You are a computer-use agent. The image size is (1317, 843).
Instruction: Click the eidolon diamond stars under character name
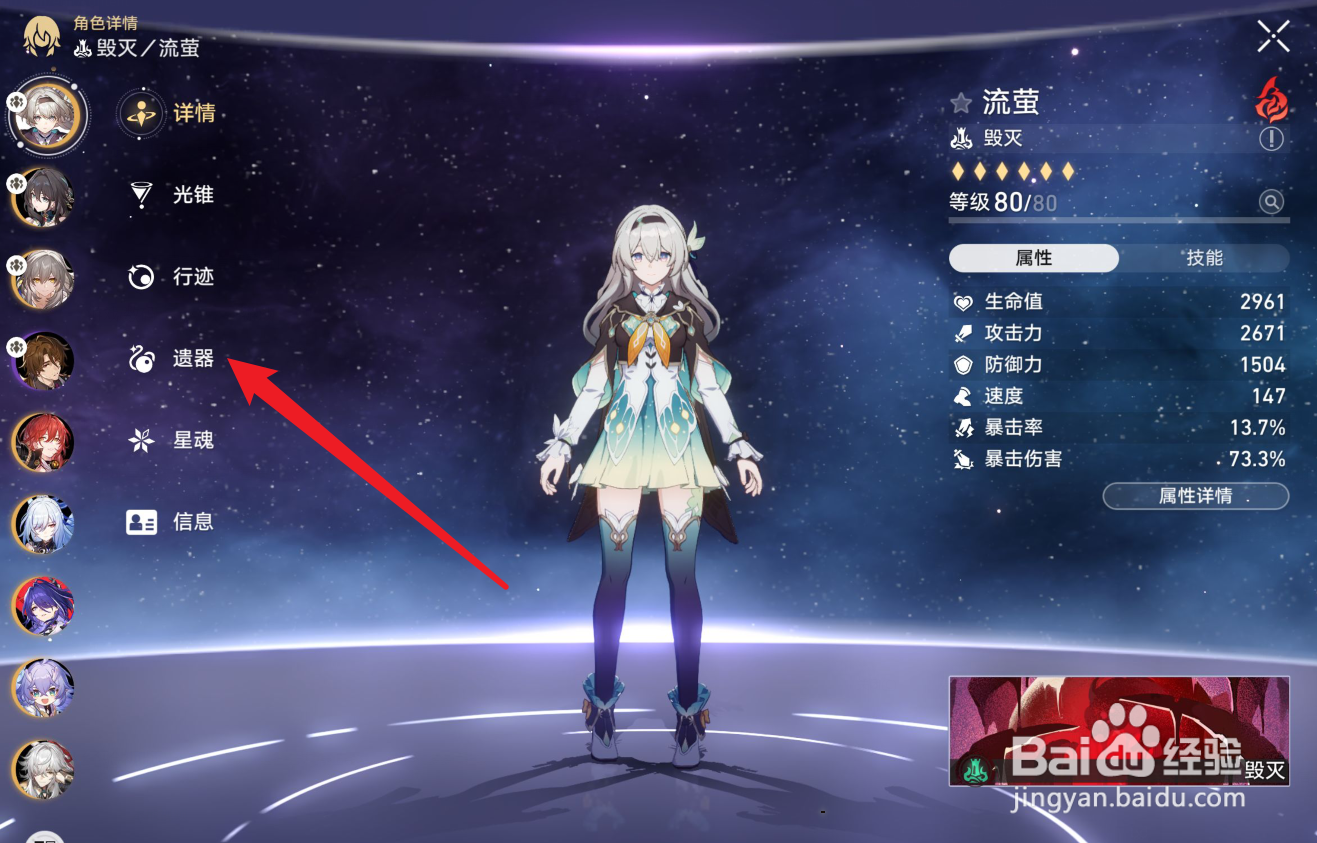pyautogui.click(x=1013, y=171)
